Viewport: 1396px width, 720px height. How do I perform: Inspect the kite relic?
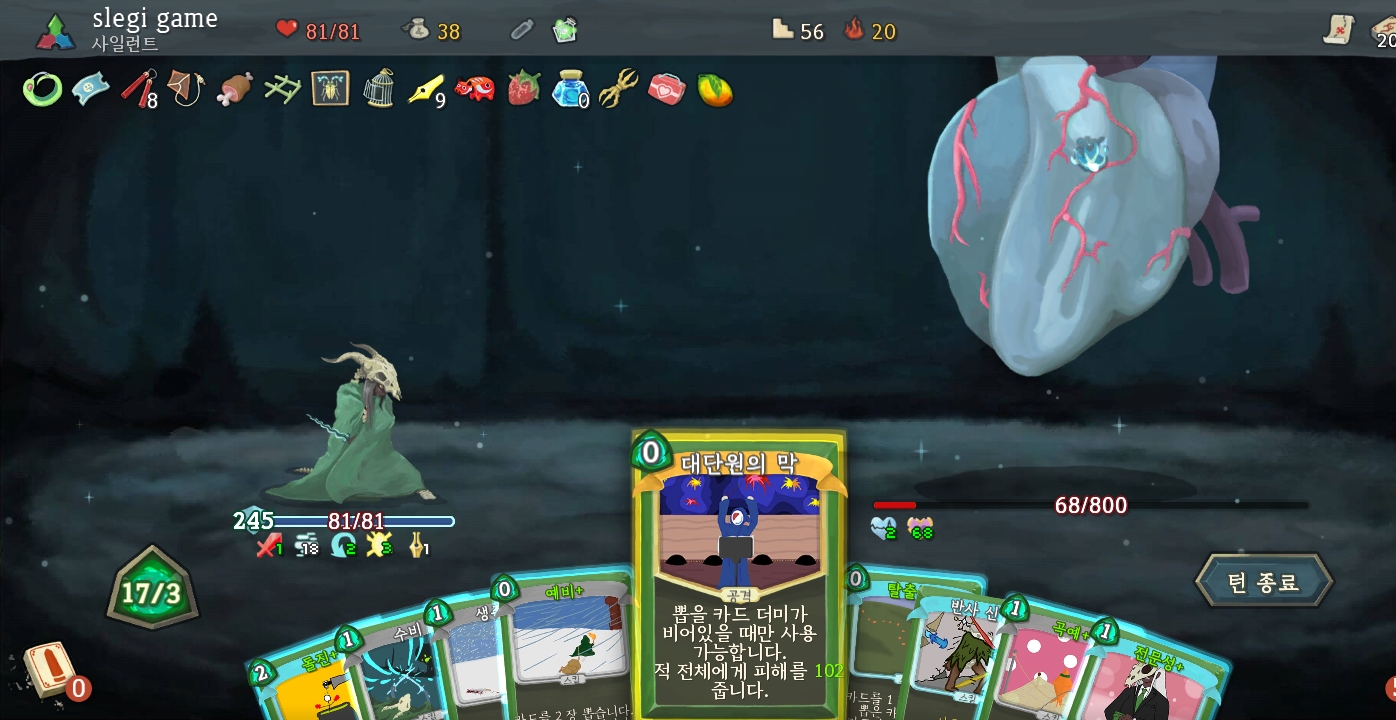point(186,89)
